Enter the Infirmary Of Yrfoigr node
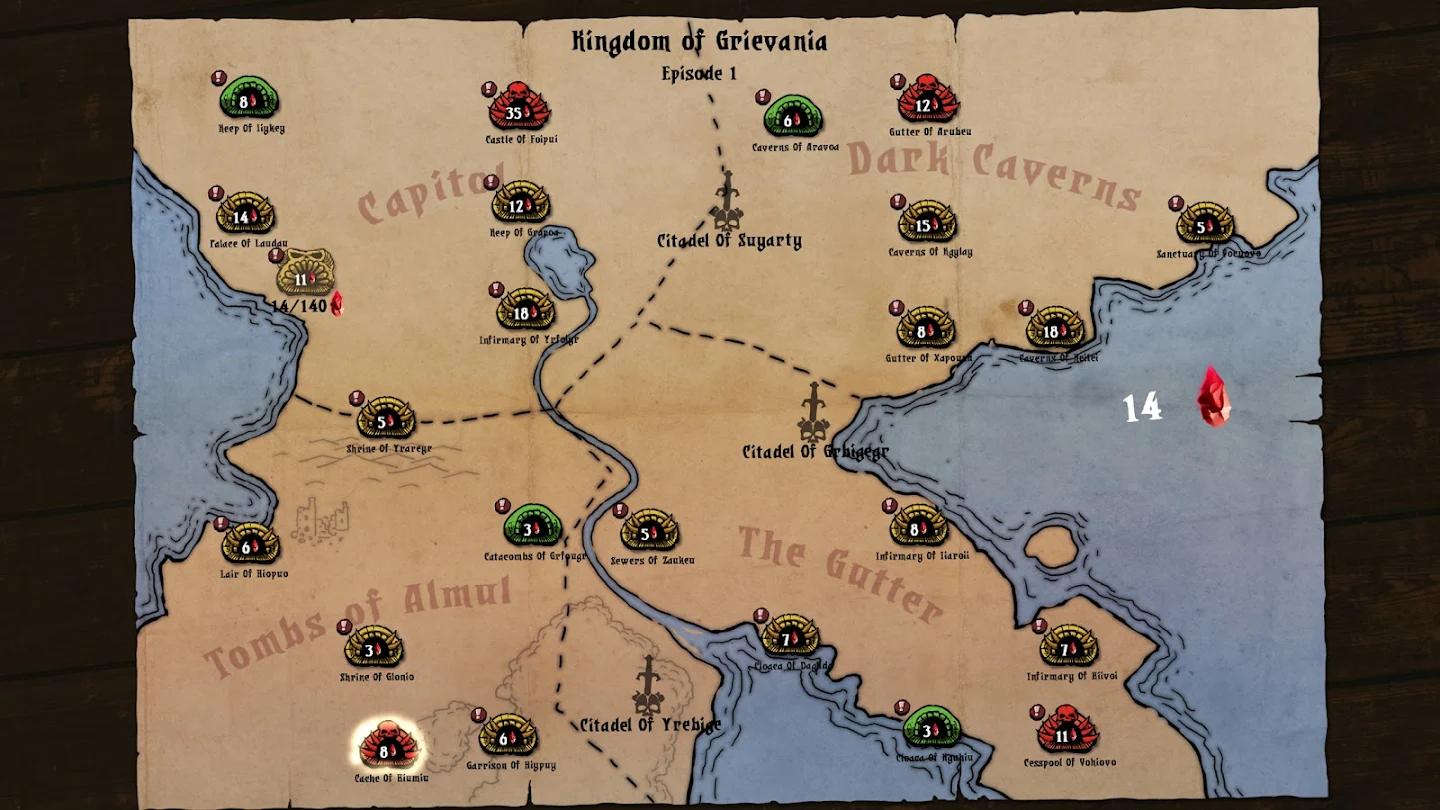 (526, 312)
